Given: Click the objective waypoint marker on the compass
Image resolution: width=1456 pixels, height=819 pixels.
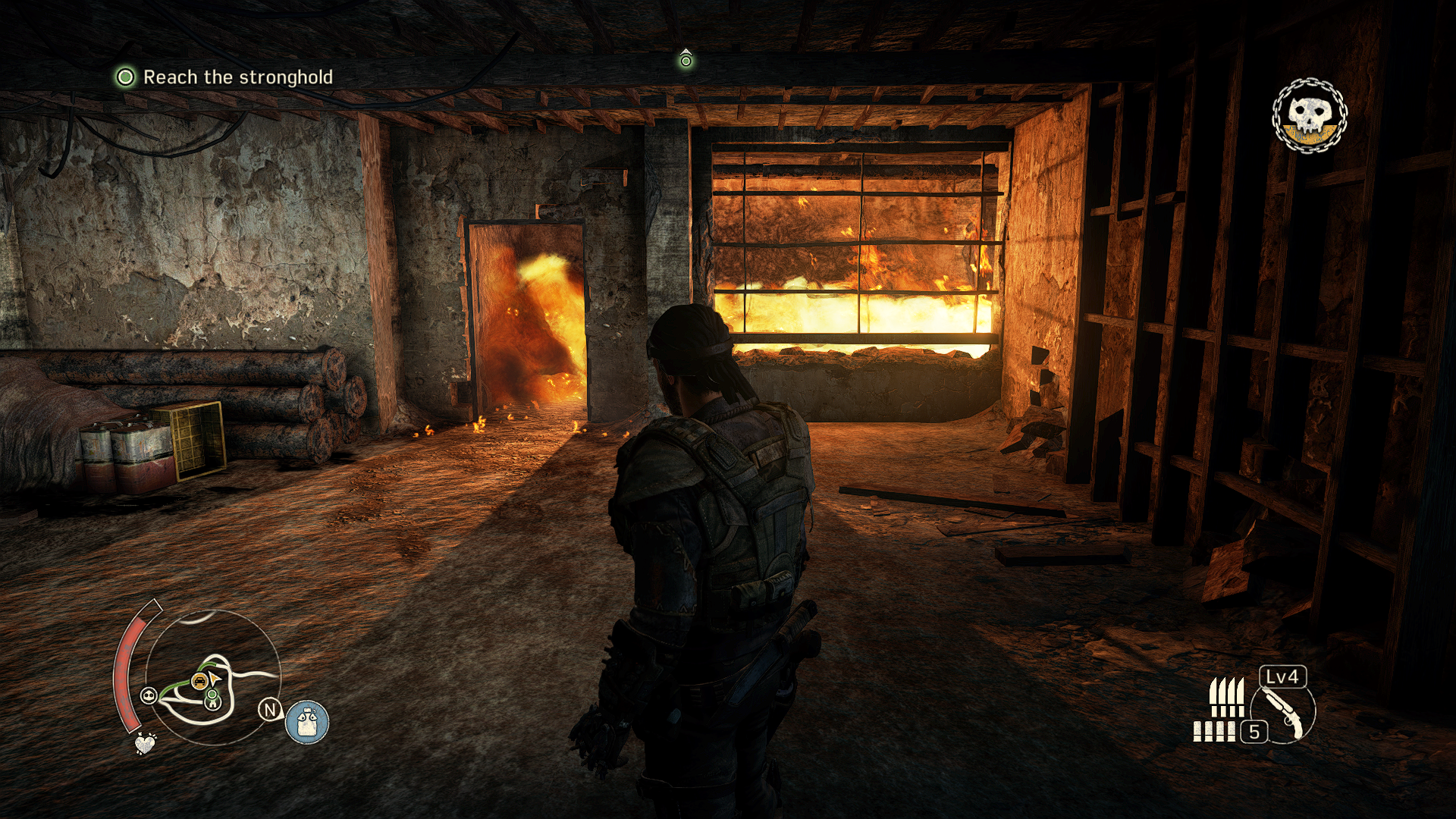Looking at the screenshot, I should (686, 59).
